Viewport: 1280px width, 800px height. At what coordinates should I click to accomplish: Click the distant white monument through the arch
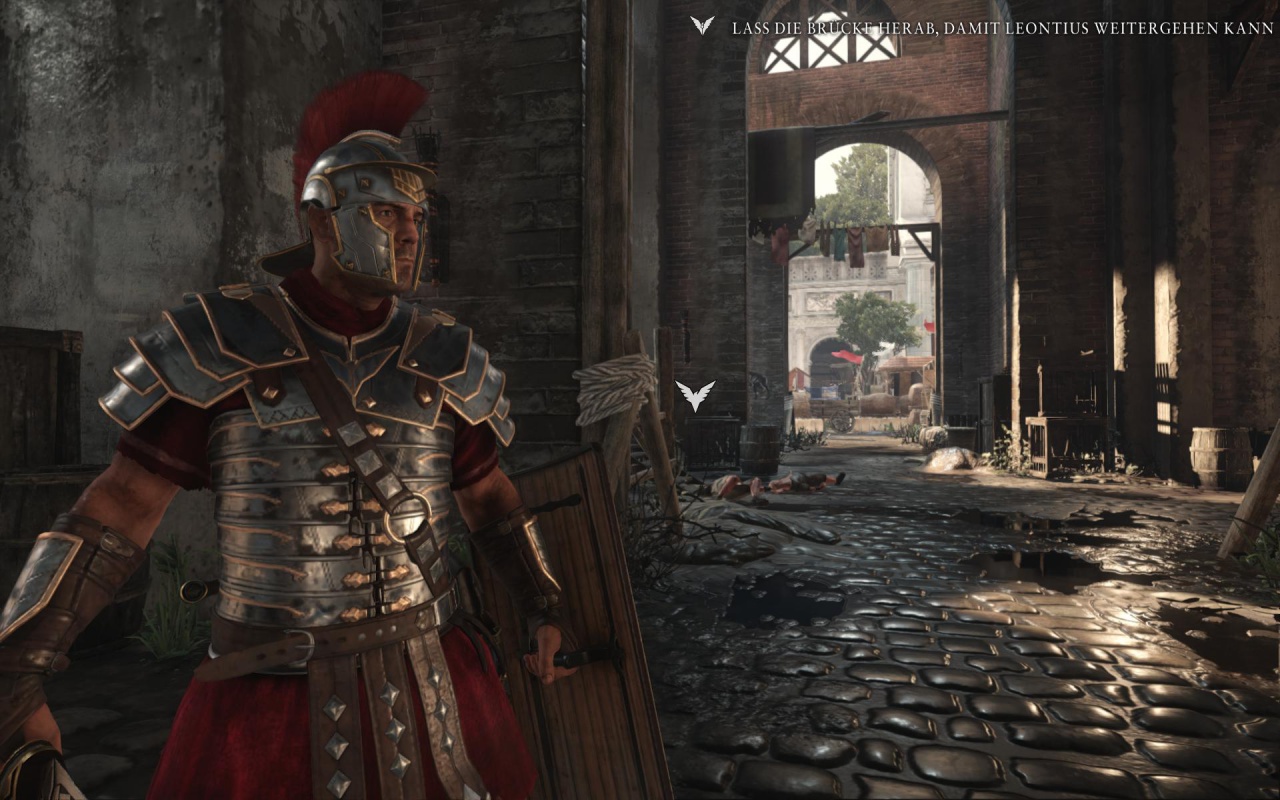click(818, 300)
